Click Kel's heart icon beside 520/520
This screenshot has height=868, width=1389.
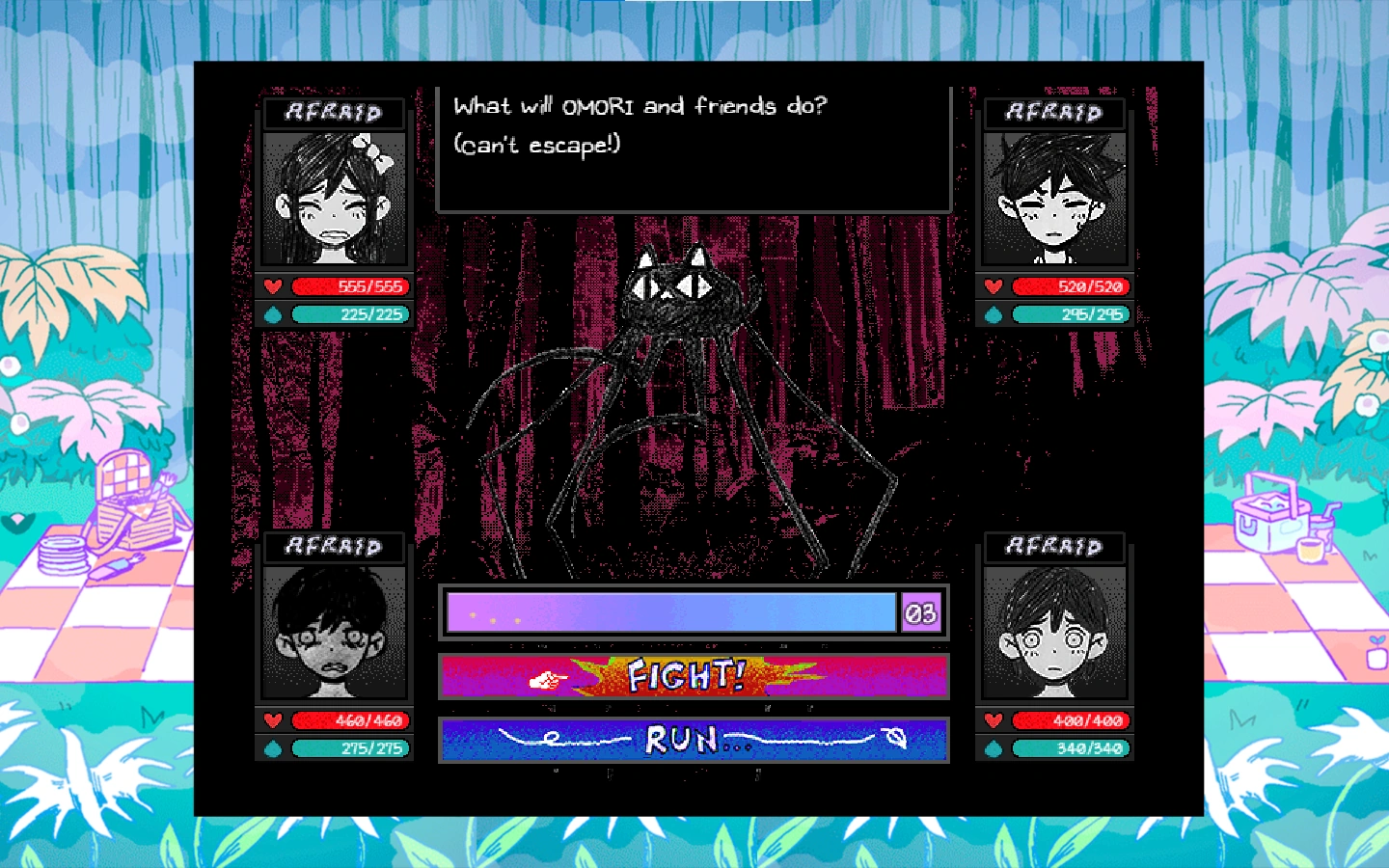[993, 286]
